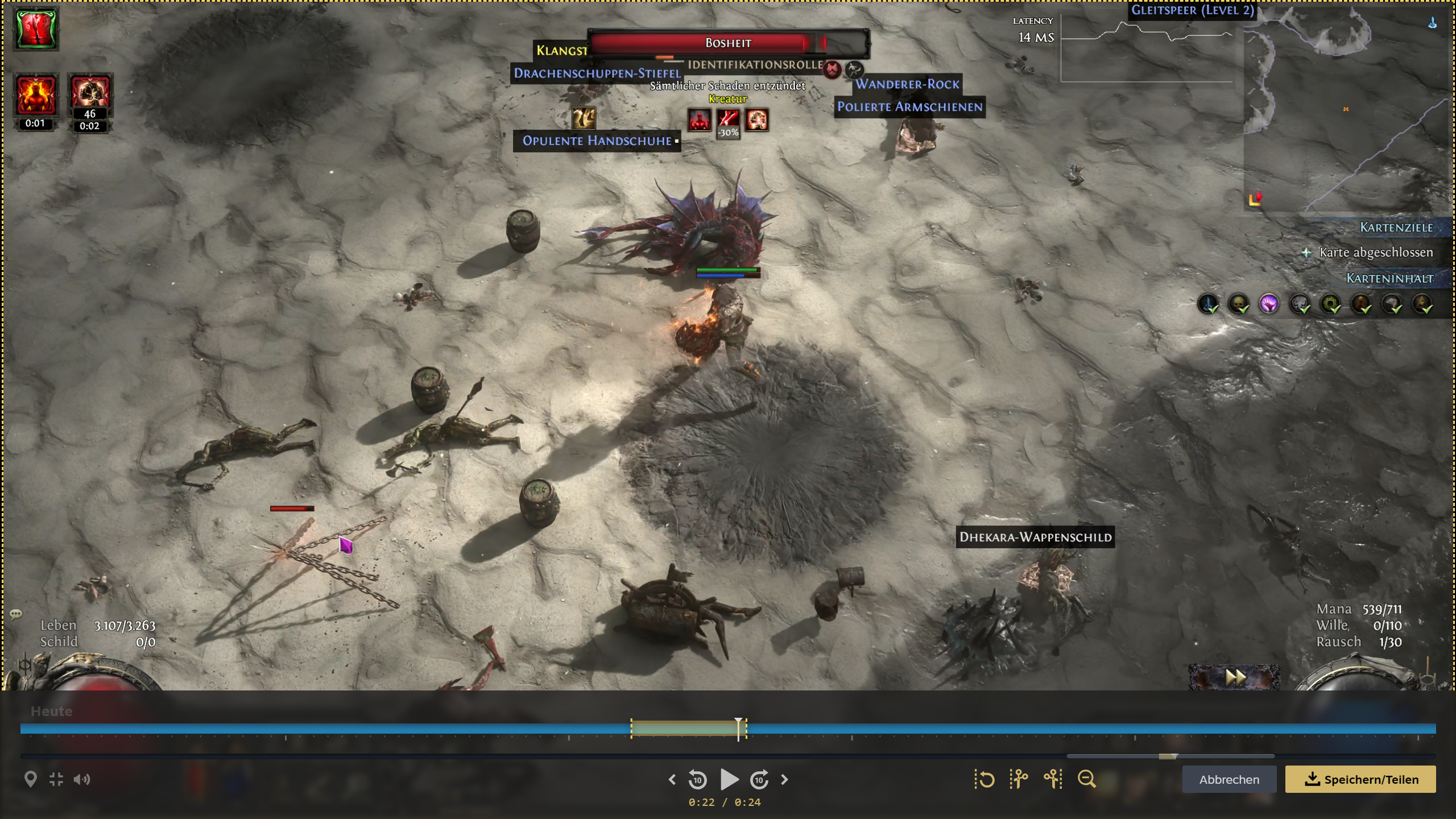
Task: Select the burning figure buff icon
Action: pos(35,95)
